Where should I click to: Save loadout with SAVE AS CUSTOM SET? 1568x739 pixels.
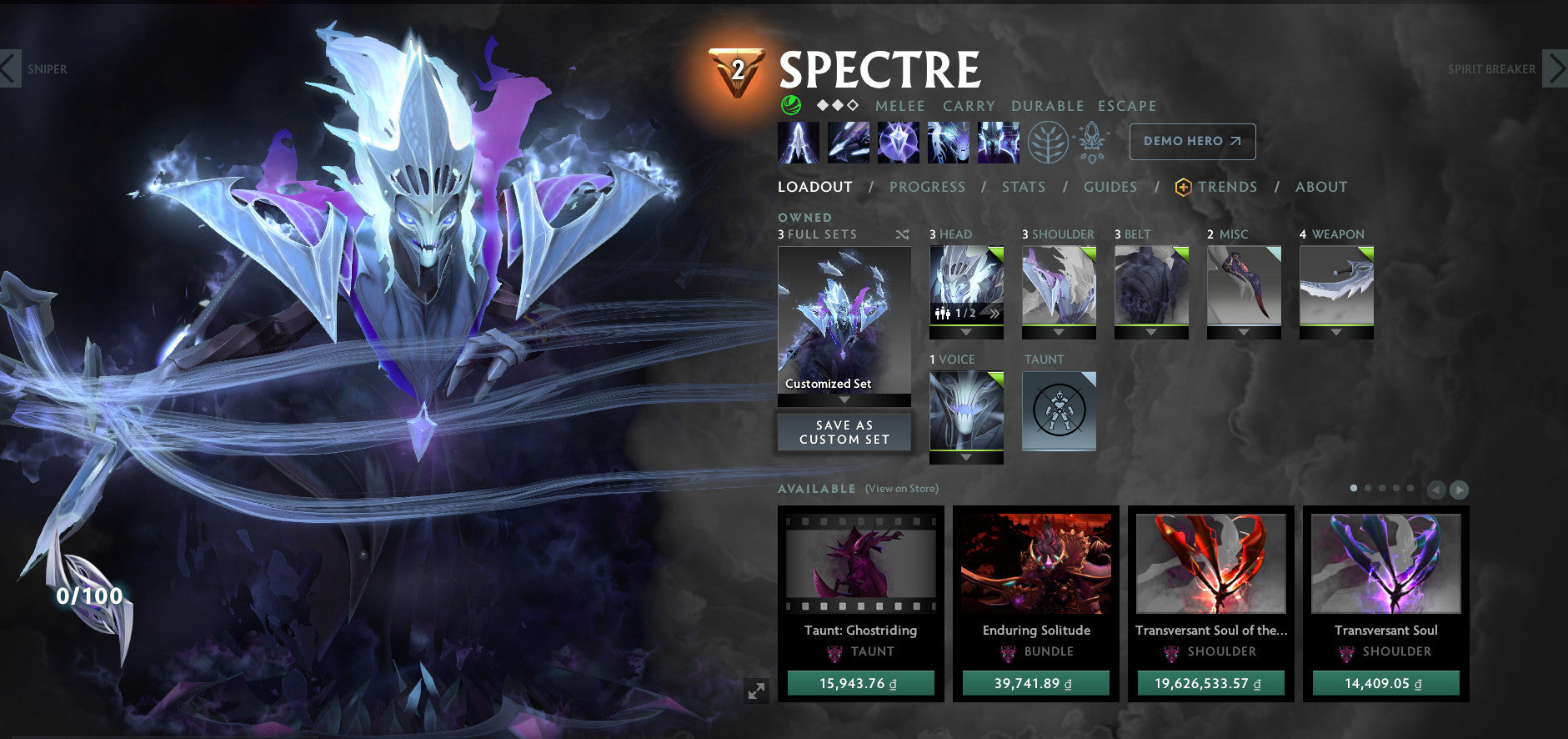tap(844, 431)
